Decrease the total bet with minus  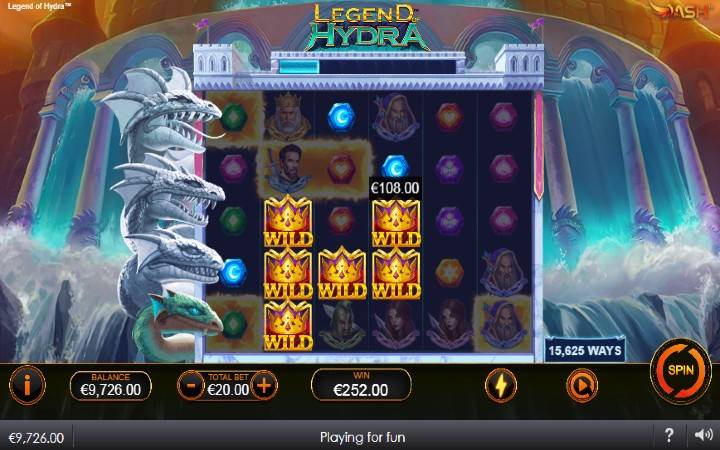point(191,384)
